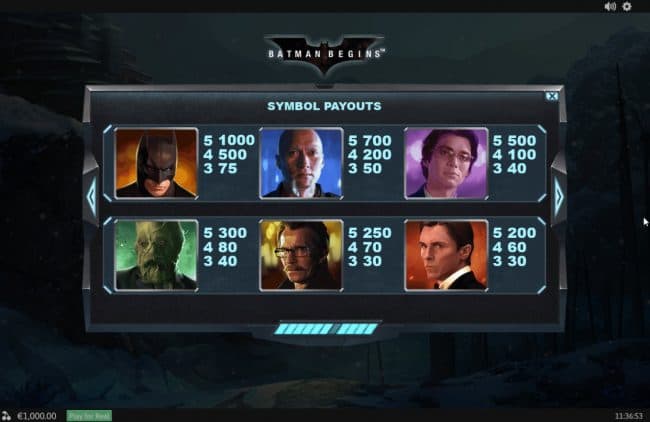Toggle the game sound speaker icon
Screen dimensions: 650x422
(610, 6)
